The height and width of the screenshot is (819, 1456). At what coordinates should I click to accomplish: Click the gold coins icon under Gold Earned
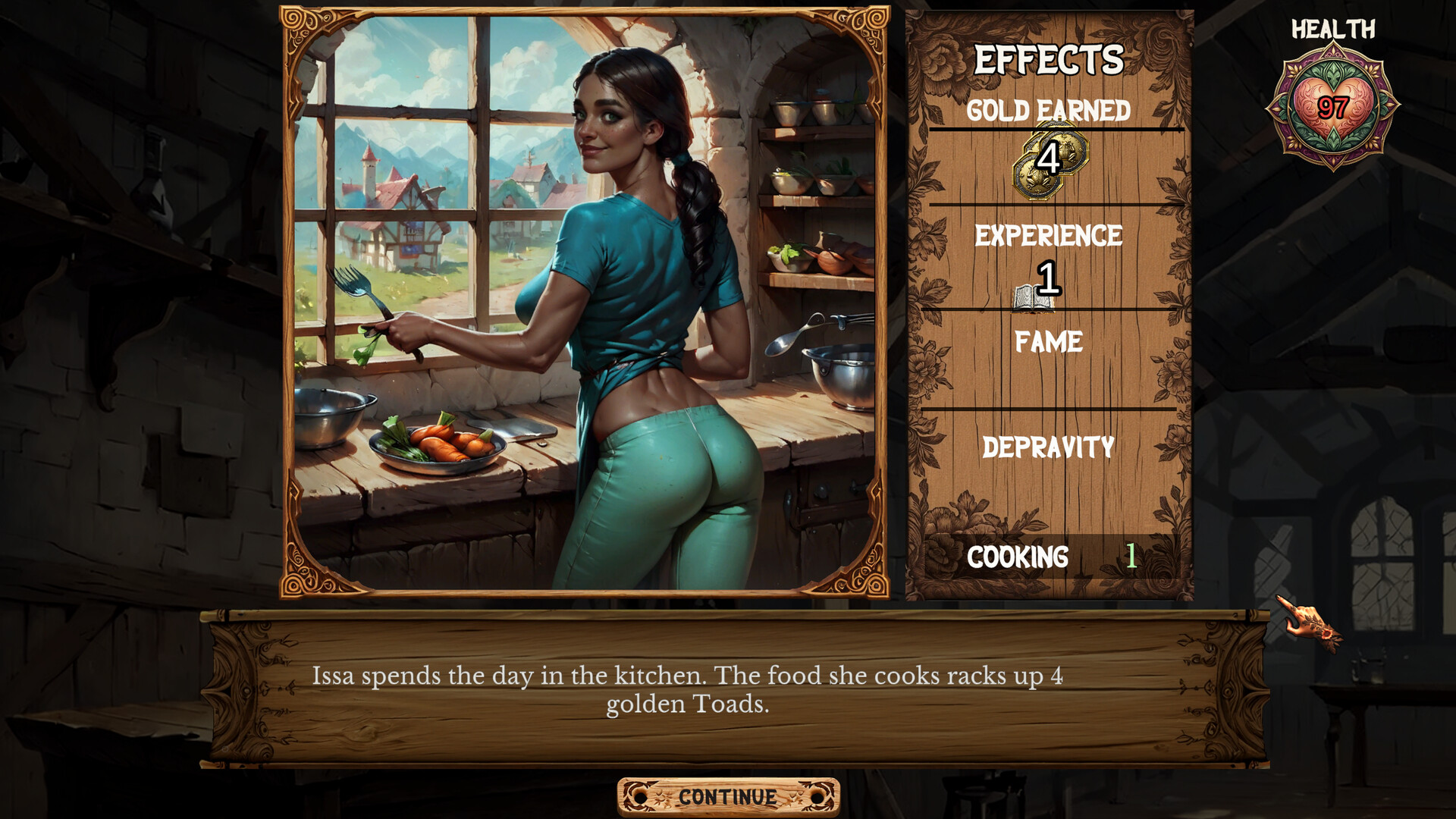click(1053, 161)
